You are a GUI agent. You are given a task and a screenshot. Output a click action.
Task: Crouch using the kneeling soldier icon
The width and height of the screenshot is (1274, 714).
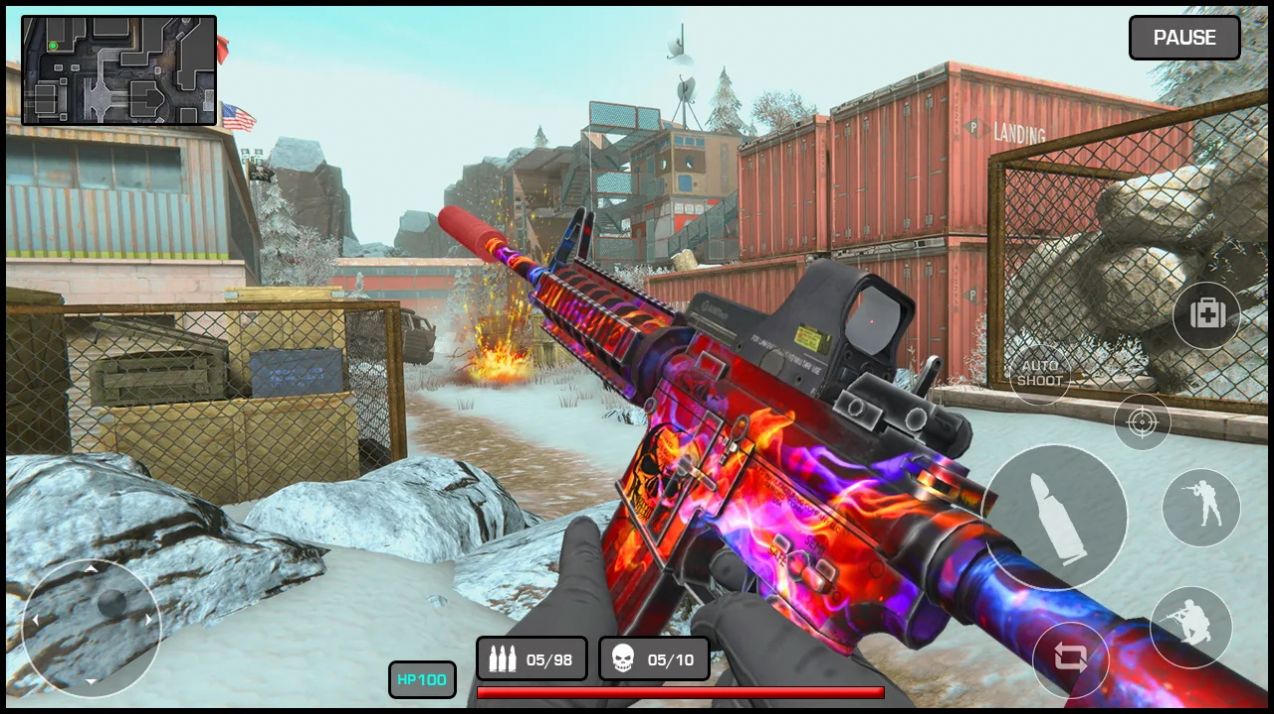1190,627
